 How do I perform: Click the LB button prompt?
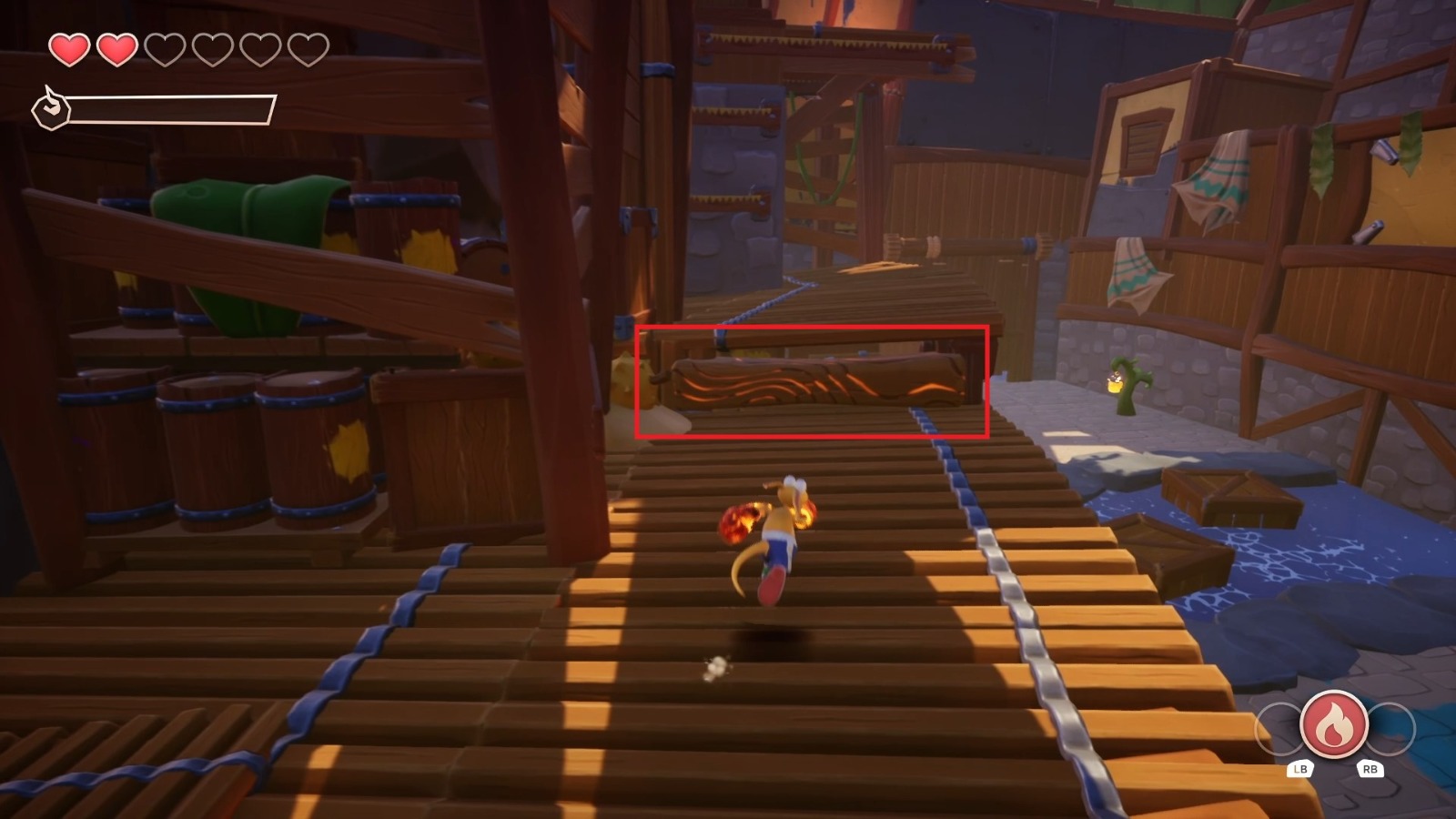coord(1302,767)
